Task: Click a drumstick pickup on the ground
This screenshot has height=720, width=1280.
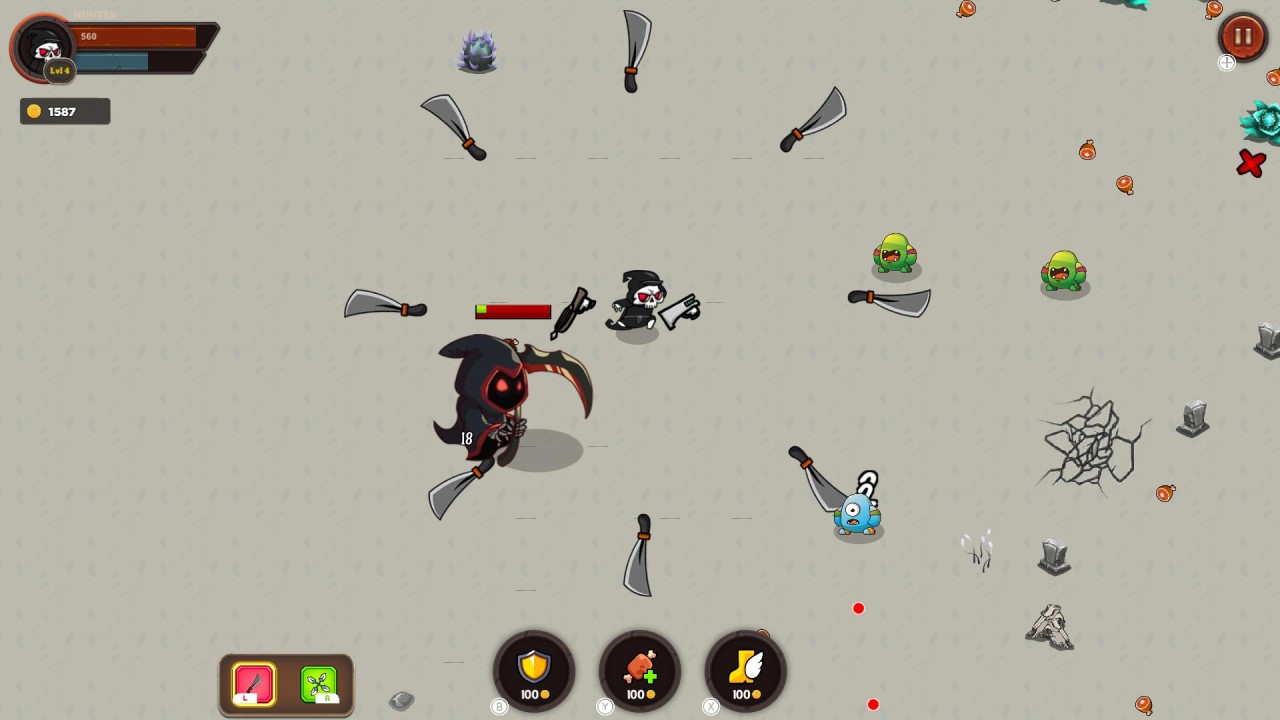Action: pos(1088,150)
